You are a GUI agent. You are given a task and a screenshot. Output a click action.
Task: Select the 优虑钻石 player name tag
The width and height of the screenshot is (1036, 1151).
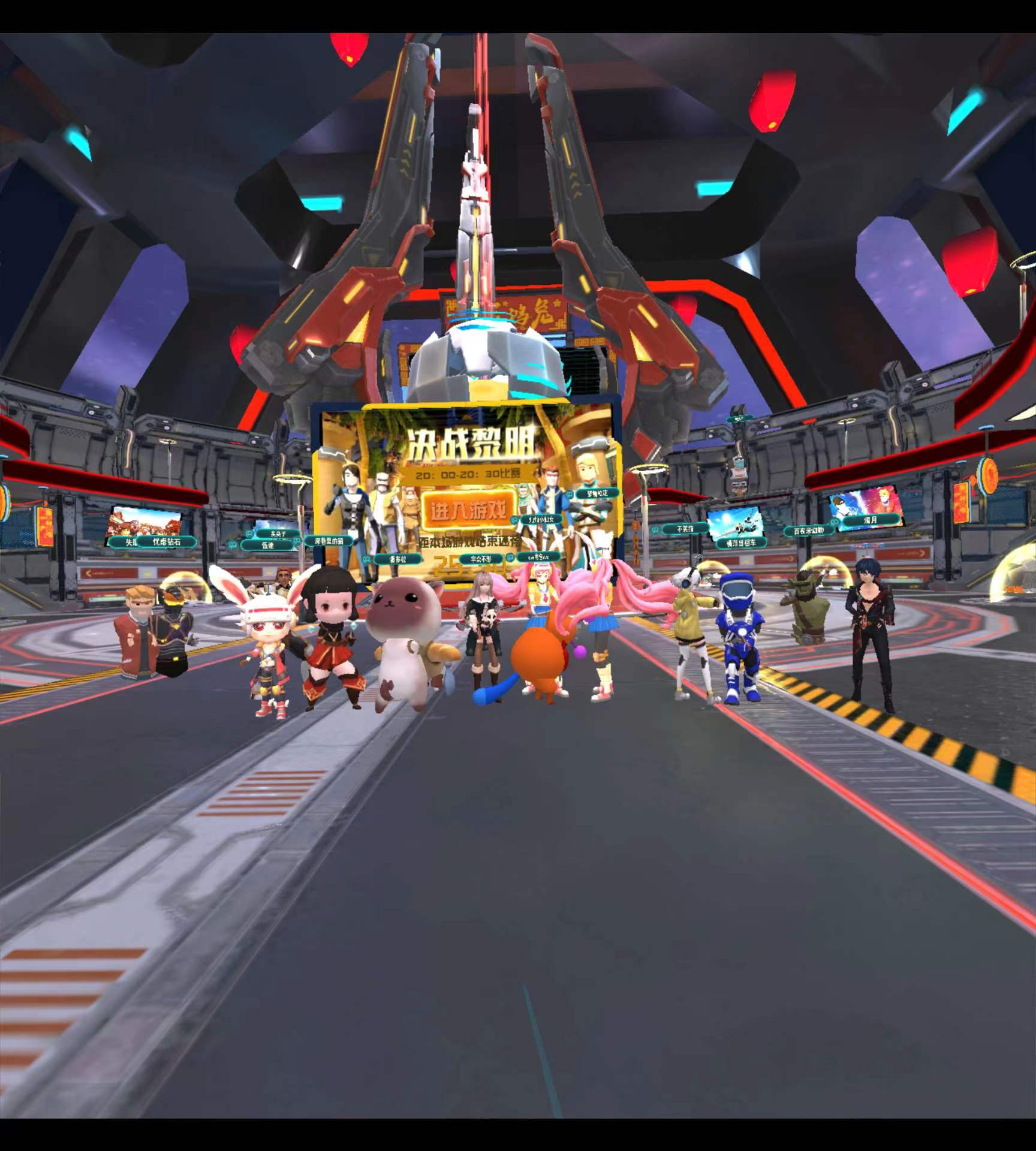(165, 542)
